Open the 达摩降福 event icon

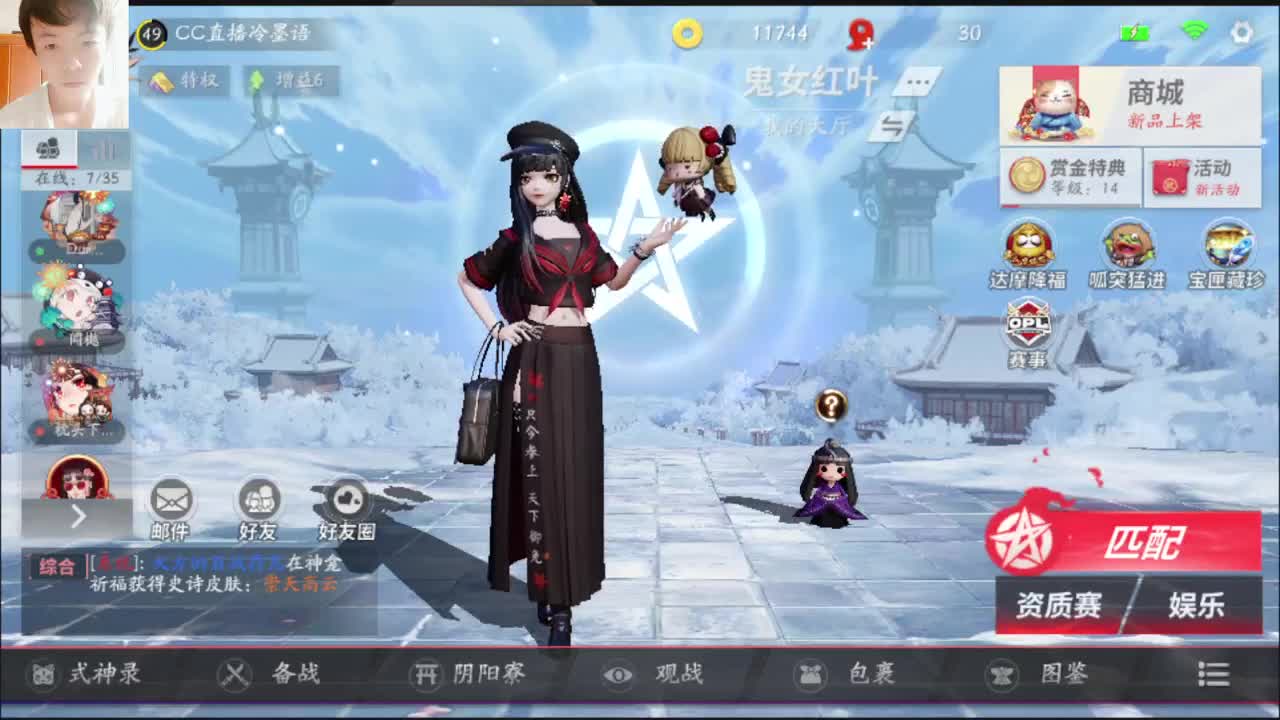point(1029,245)
